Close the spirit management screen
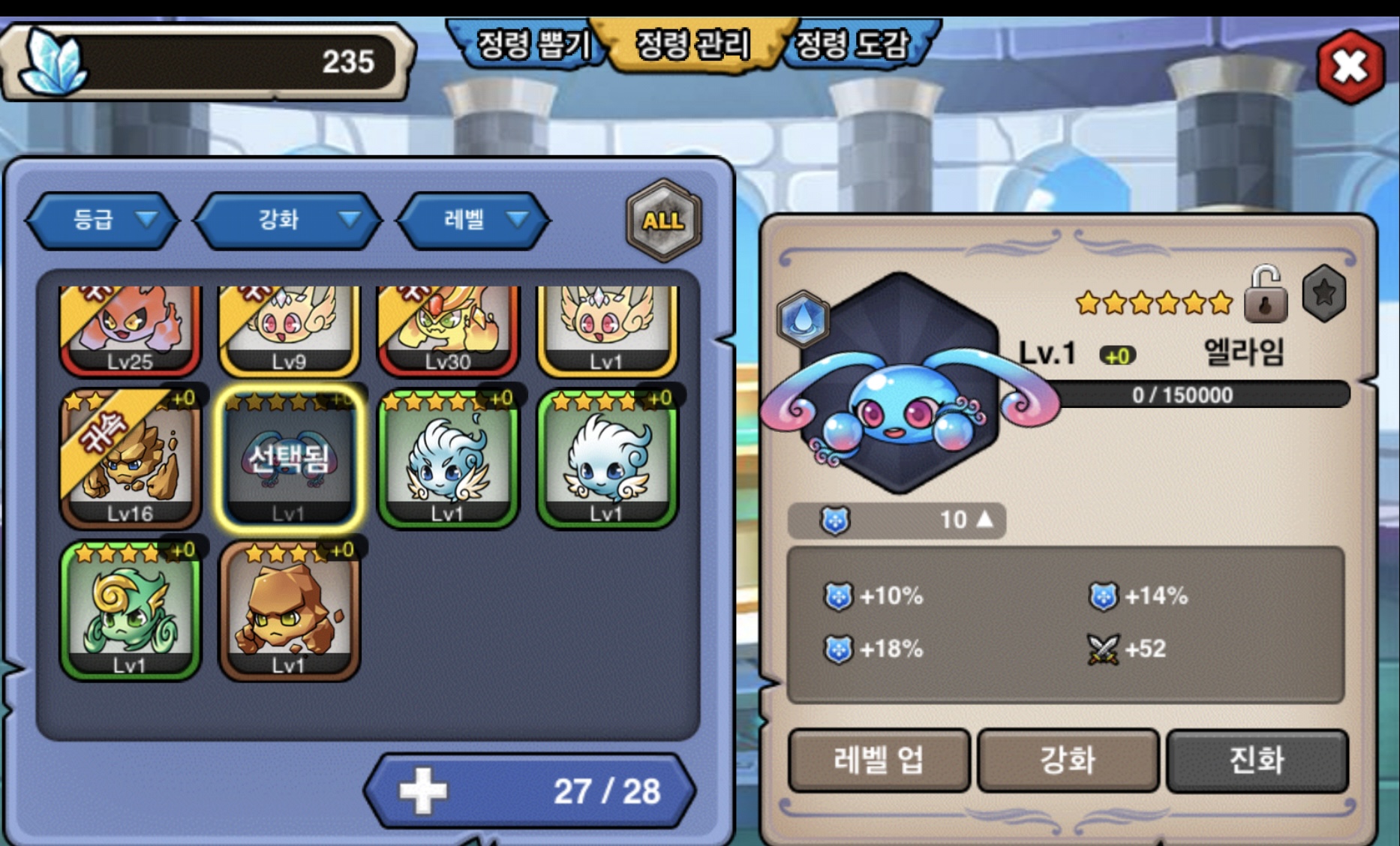Viewport: 1400px width, 846px height. (x=1350, y=67)
